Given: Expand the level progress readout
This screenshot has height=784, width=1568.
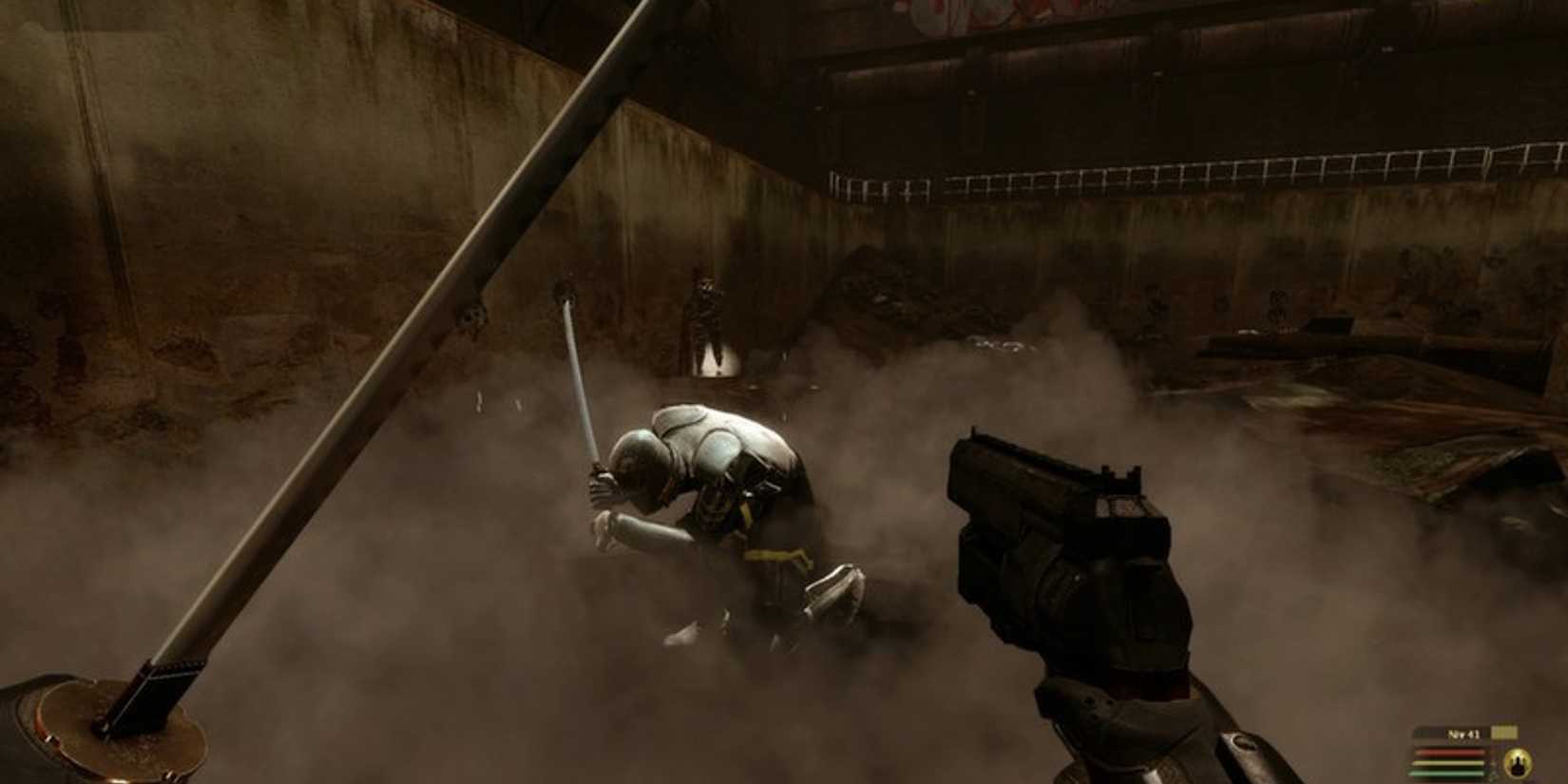Looking at the screenshot, I should coord(1464,734).
